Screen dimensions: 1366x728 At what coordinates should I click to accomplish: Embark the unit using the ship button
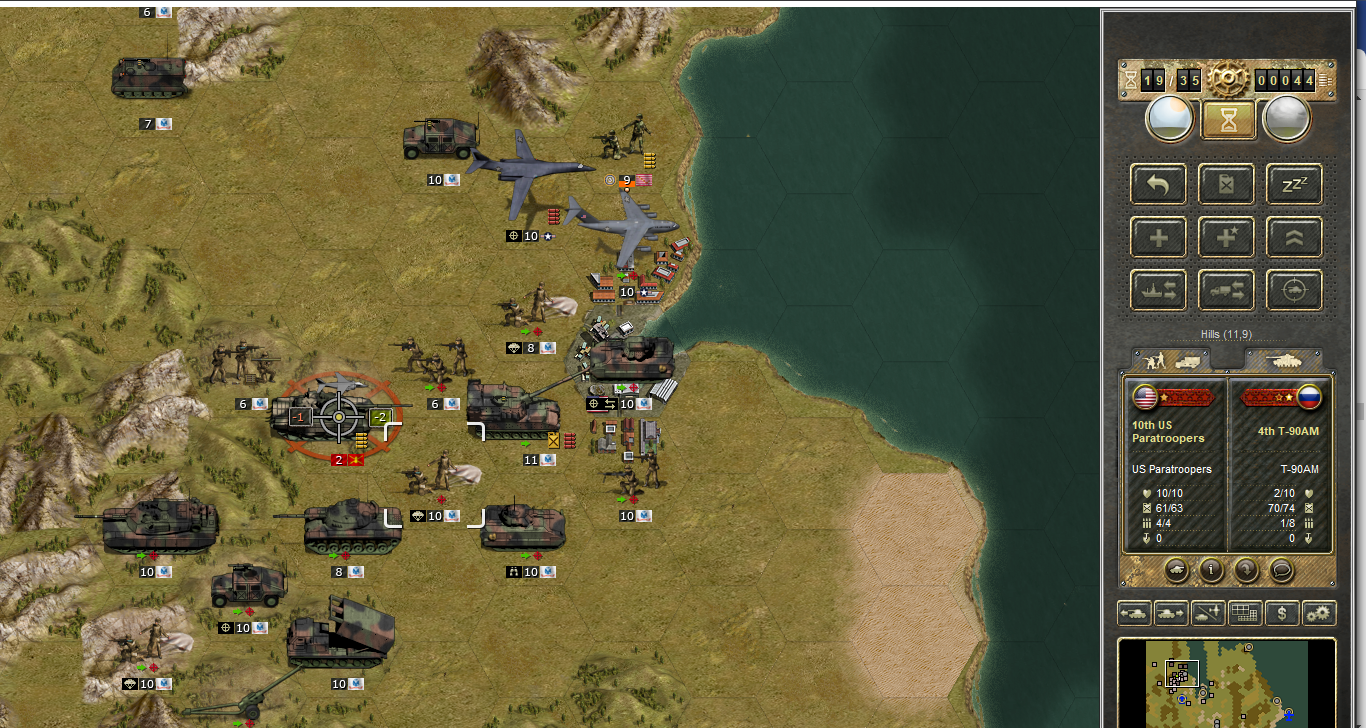click(1158, 290)
